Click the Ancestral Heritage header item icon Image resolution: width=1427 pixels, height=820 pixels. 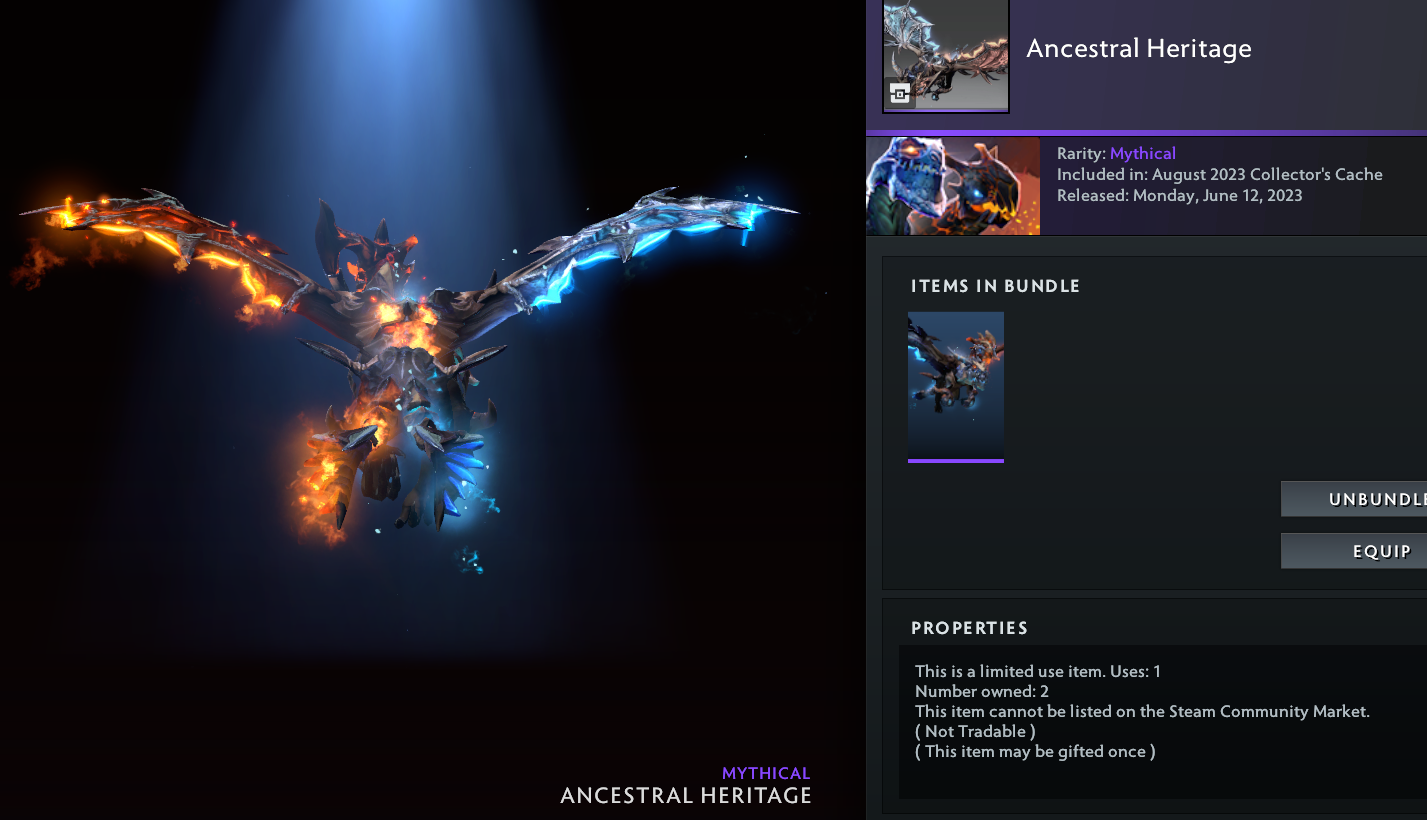point(945,55)
